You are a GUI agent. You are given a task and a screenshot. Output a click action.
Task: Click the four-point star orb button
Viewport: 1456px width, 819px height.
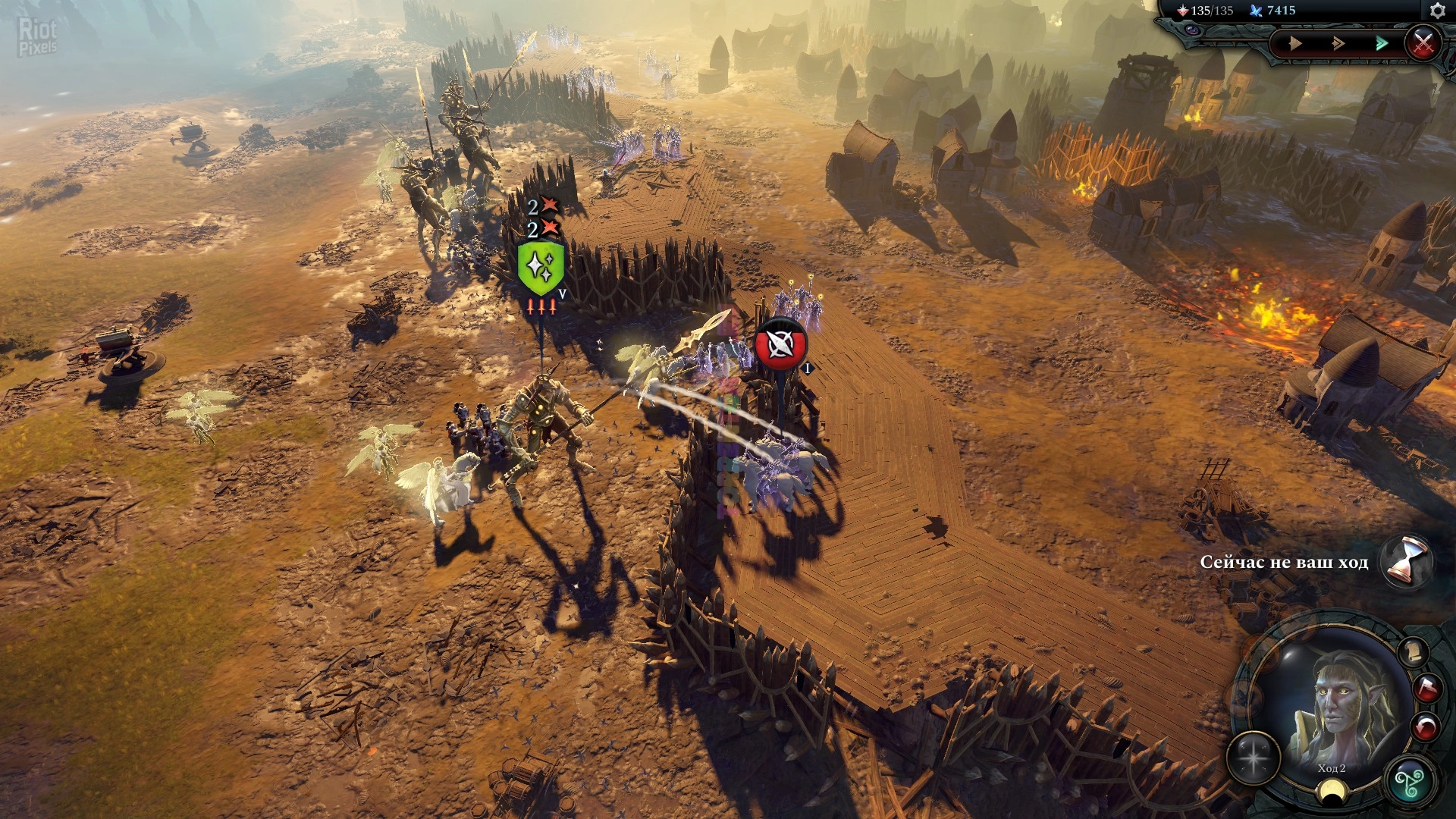click(x=1254, y=758)
